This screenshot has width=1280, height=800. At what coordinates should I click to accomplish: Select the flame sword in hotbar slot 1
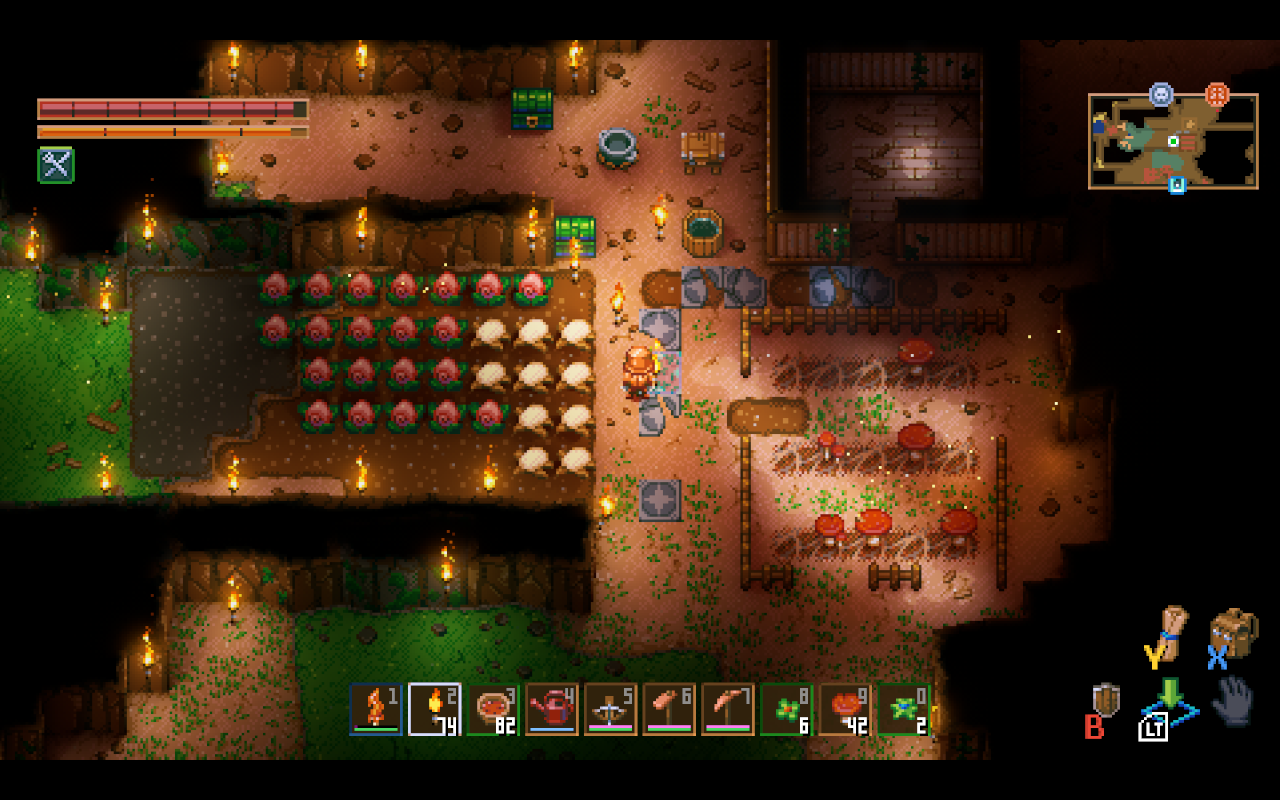tap(376, 709)
